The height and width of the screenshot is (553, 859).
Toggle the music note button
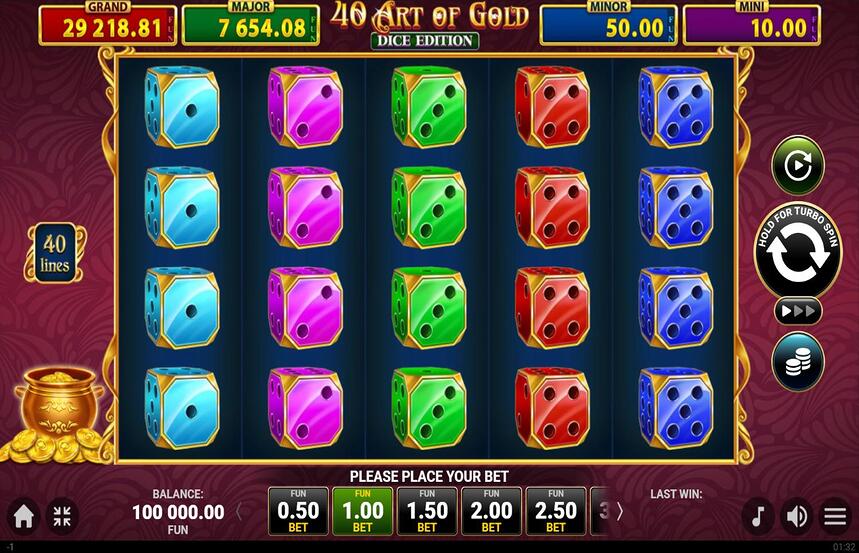coord(758,516)
